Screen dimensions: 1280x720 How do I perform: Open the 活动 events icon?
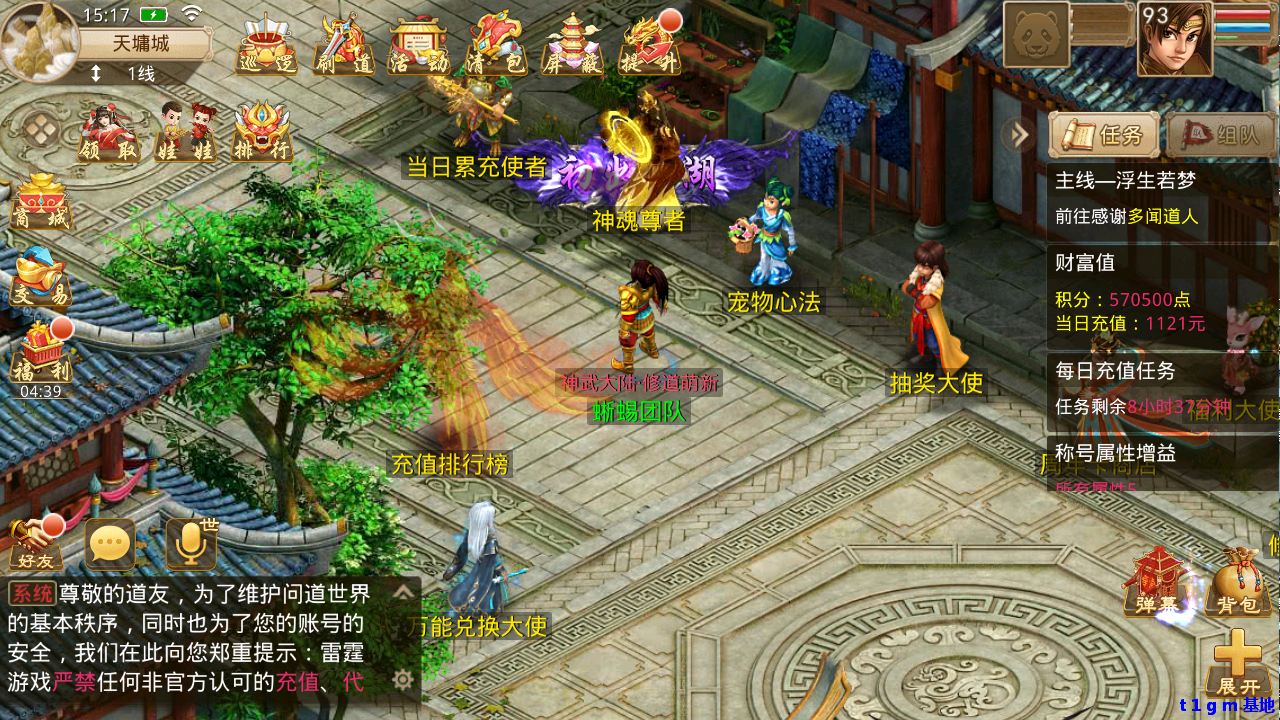coord(419,44)
